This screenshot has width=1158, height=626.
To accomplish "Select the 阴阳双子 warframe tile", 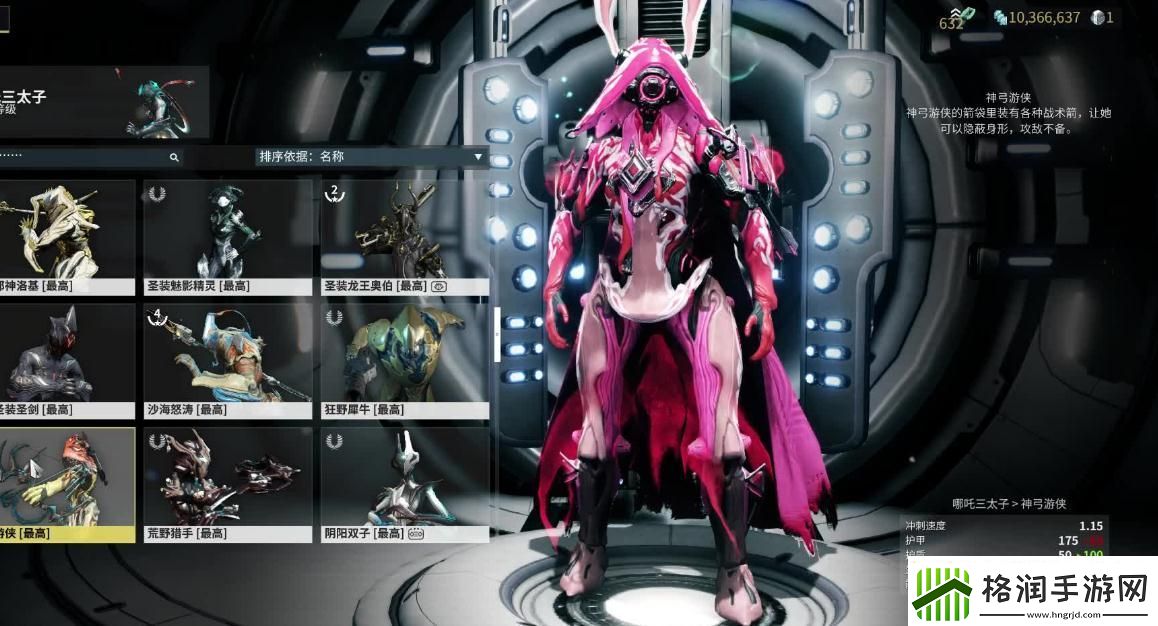I will click(405, 485).
